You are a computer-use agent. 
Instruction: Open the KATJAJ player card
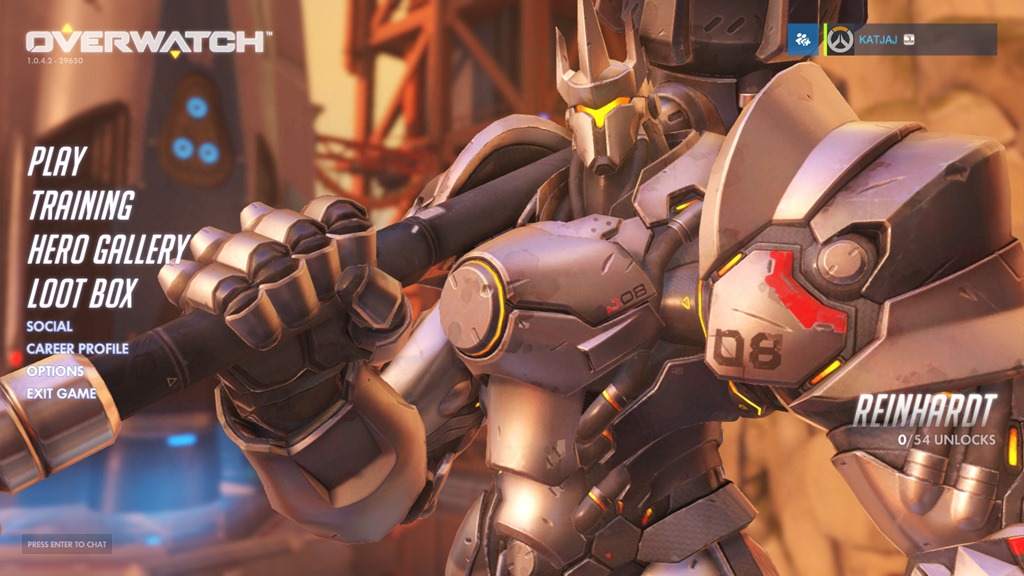pyautogui.click(x=911, y=40)
